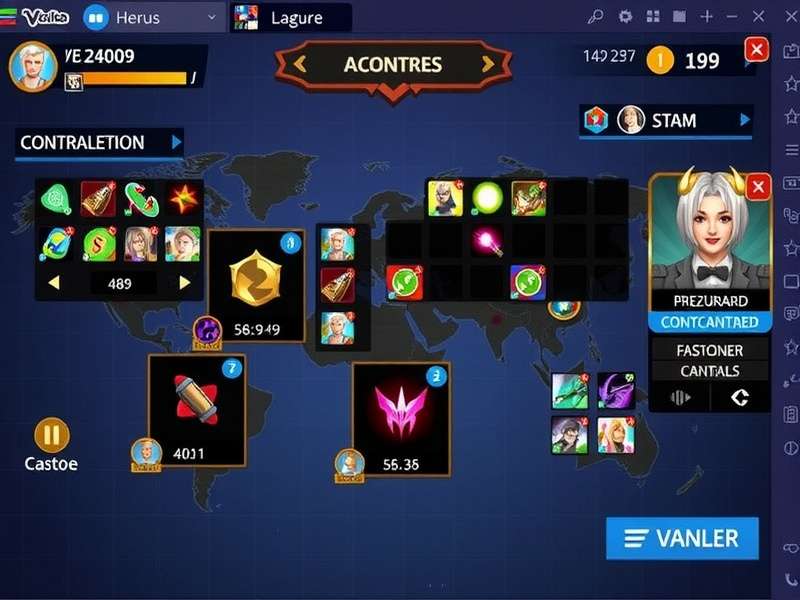Click right arrow beside 489 counter
This screenshot has width=800, height=600.
click(184, 283)
